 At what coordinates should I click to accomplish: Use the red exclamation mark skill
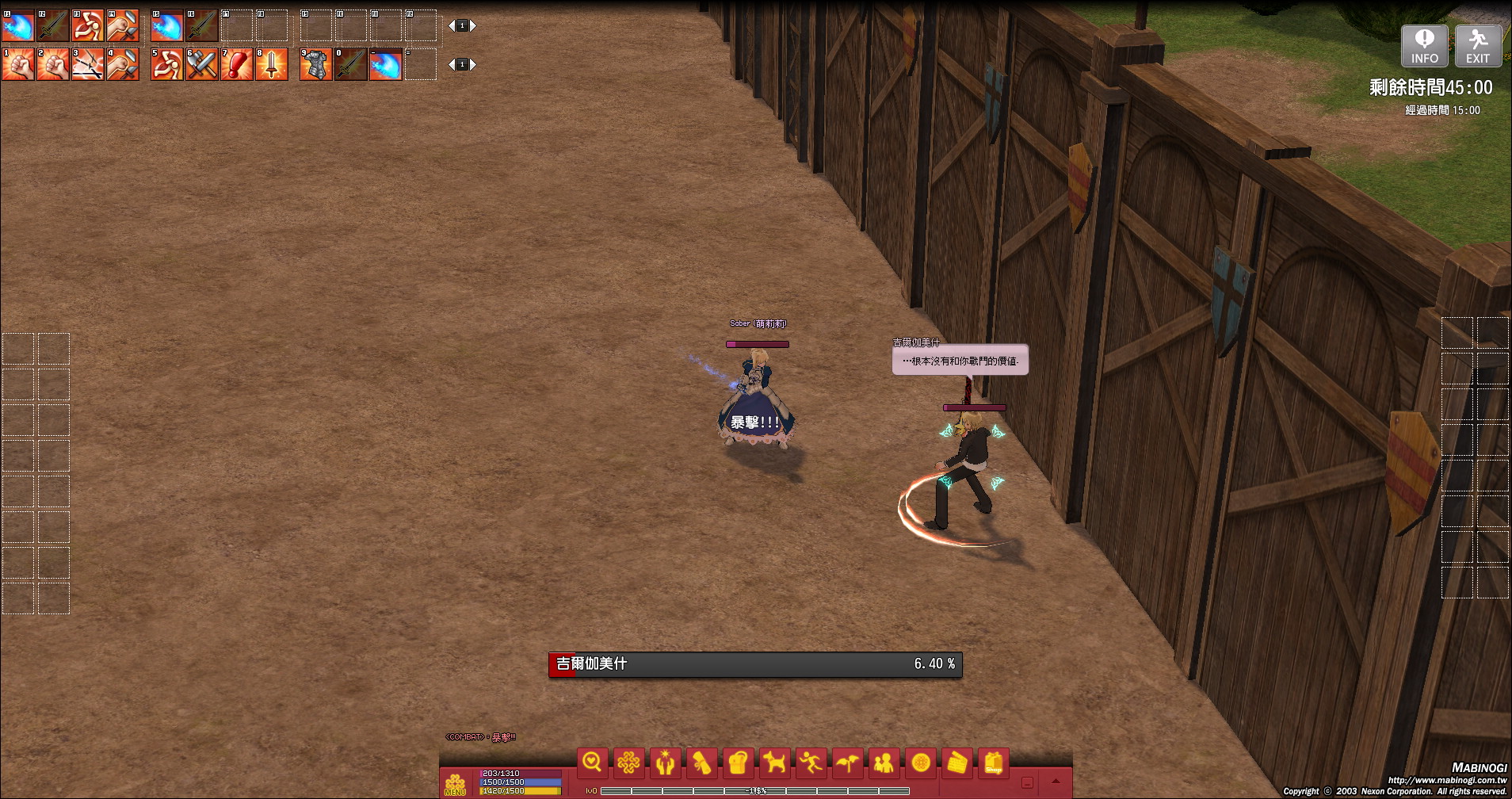coord(236,64)
